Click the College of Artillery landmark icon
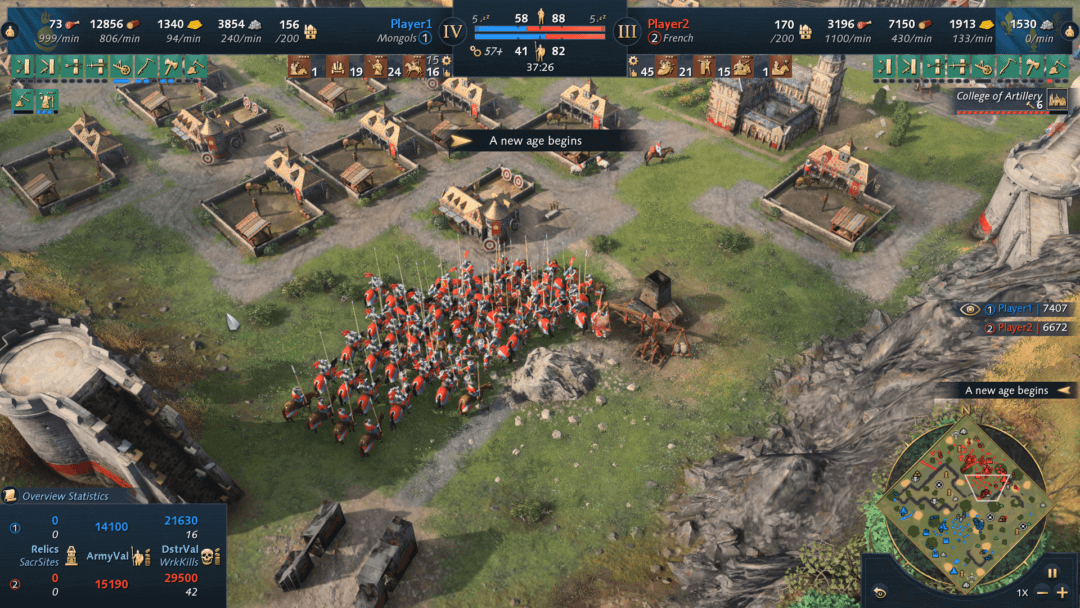This screenshot has height=608, width=1080. [x=1057, y=101]
